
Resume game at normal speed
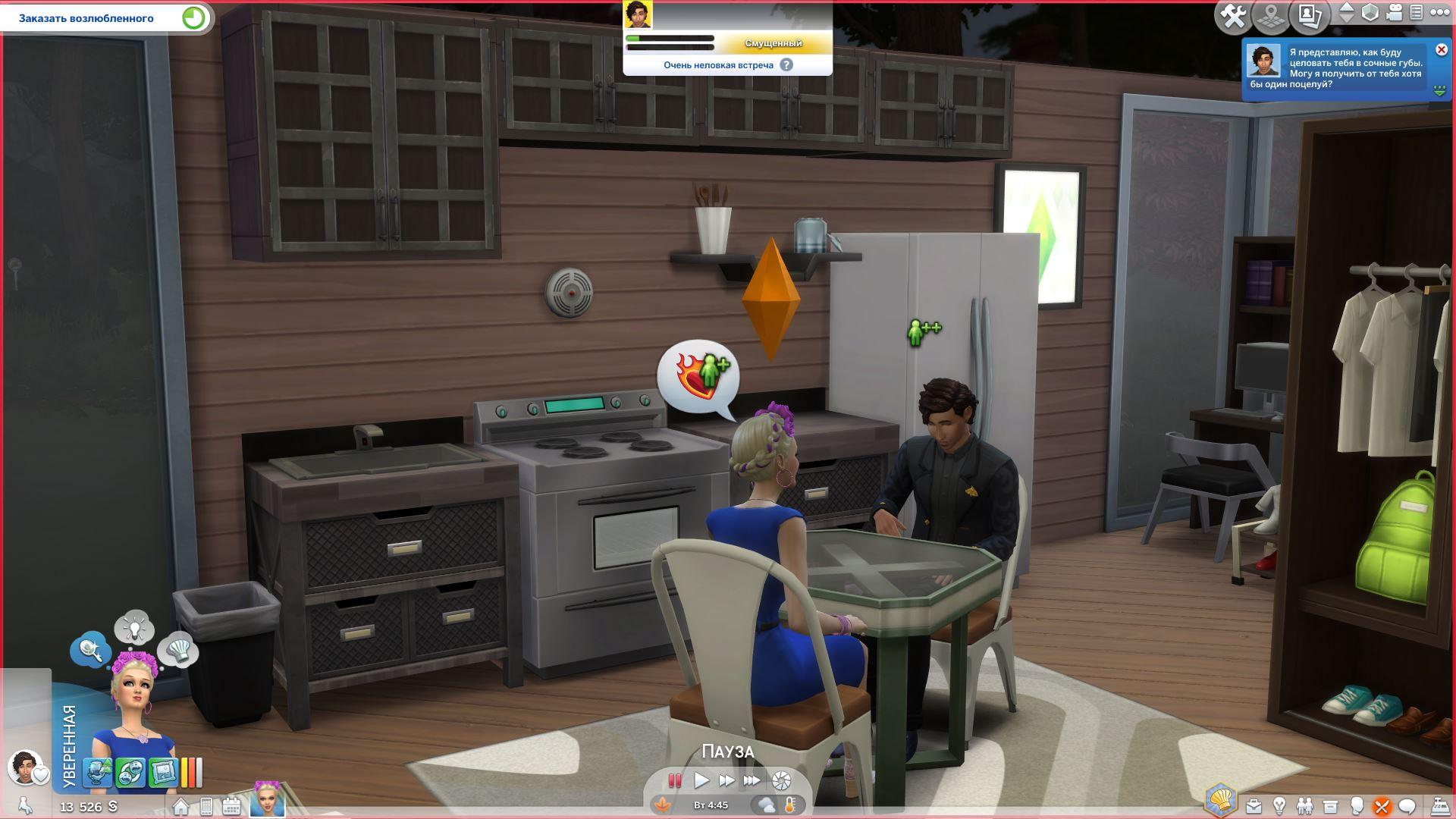701,780
